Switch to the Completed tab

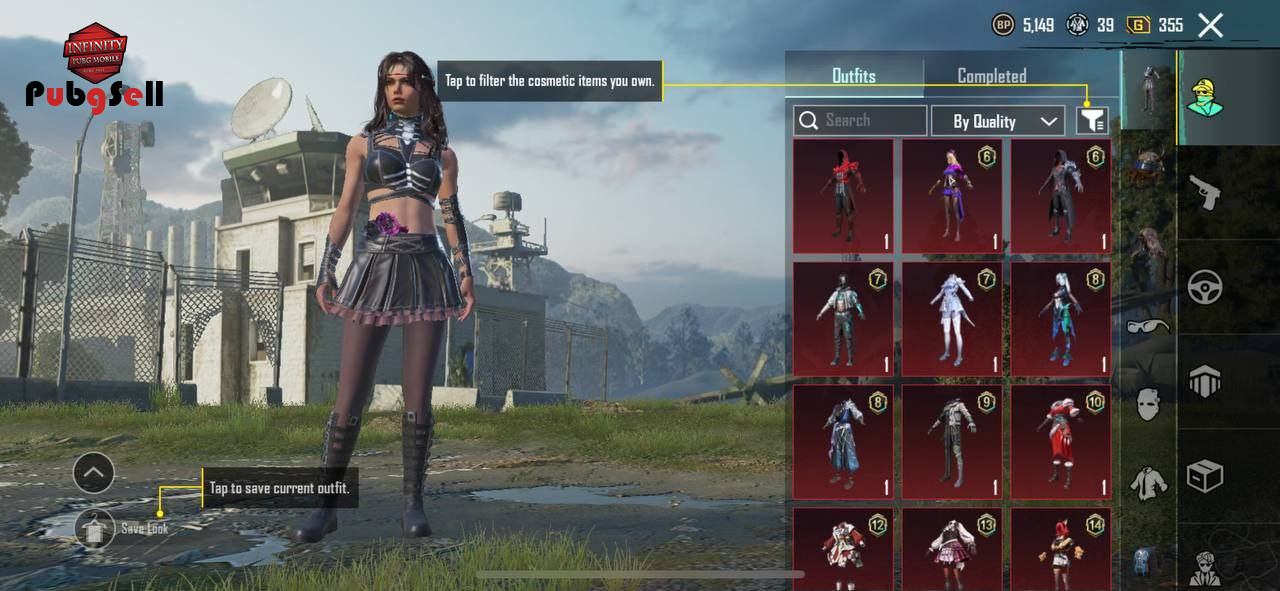991,76
